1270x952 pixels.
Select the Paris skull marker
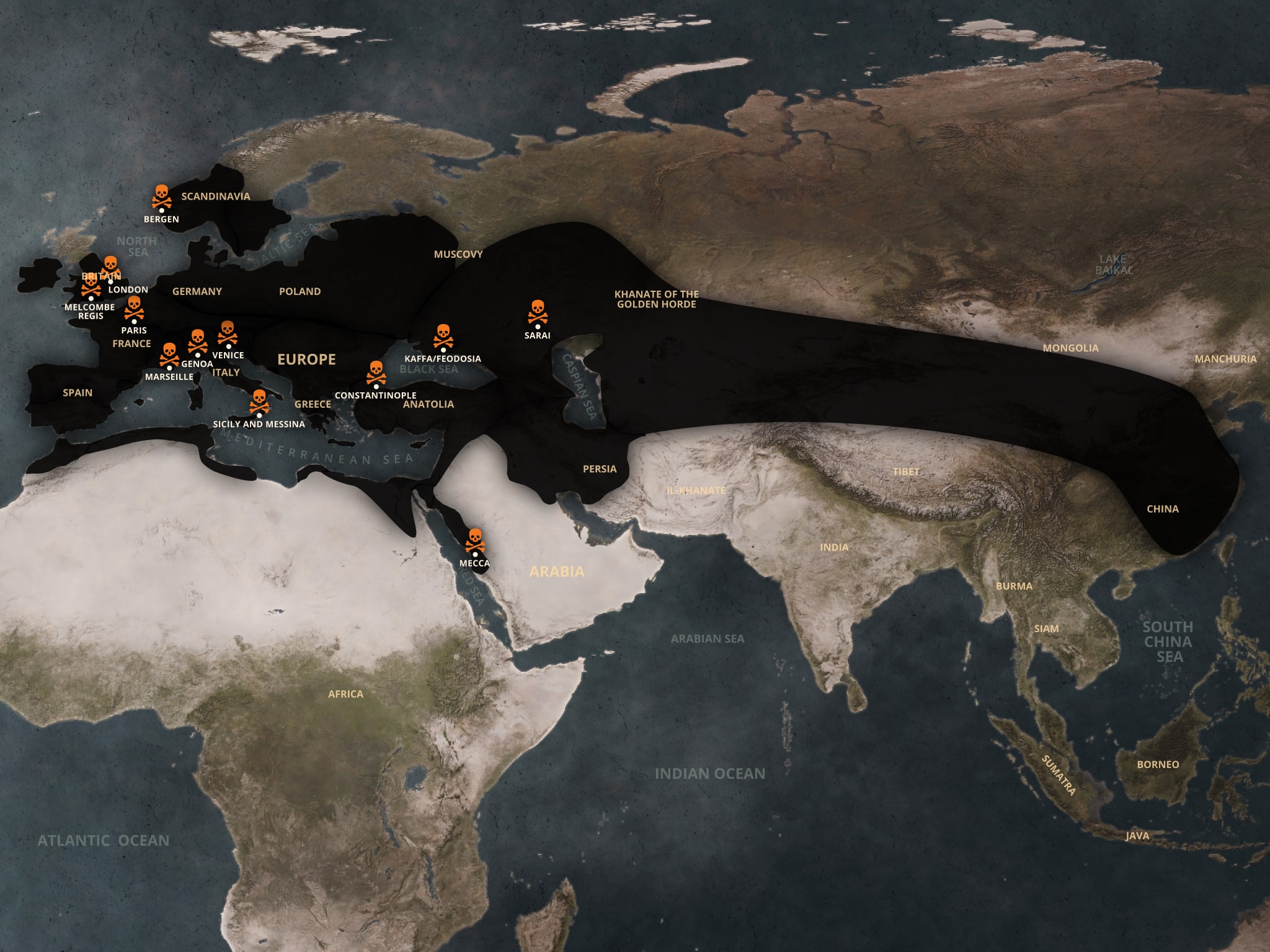(x=134, y=308)
